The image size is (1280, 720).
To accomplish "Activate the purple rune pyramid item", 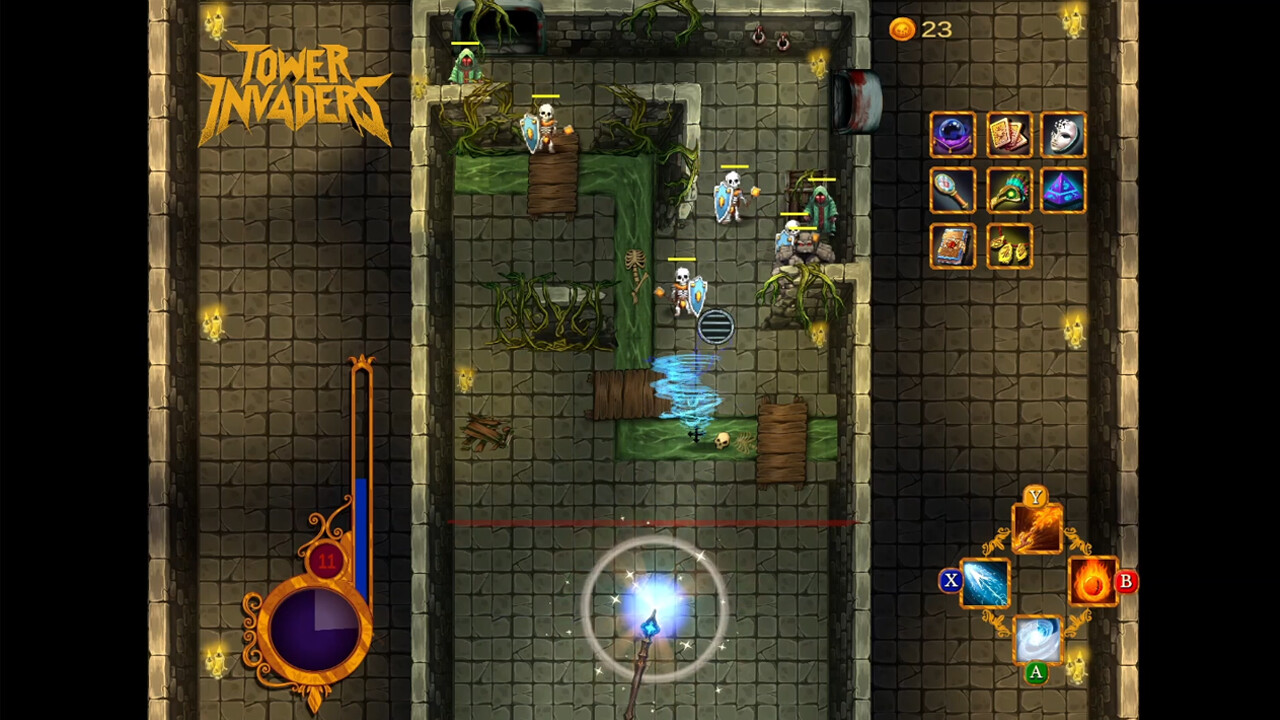I will (x=1063, y=191).
